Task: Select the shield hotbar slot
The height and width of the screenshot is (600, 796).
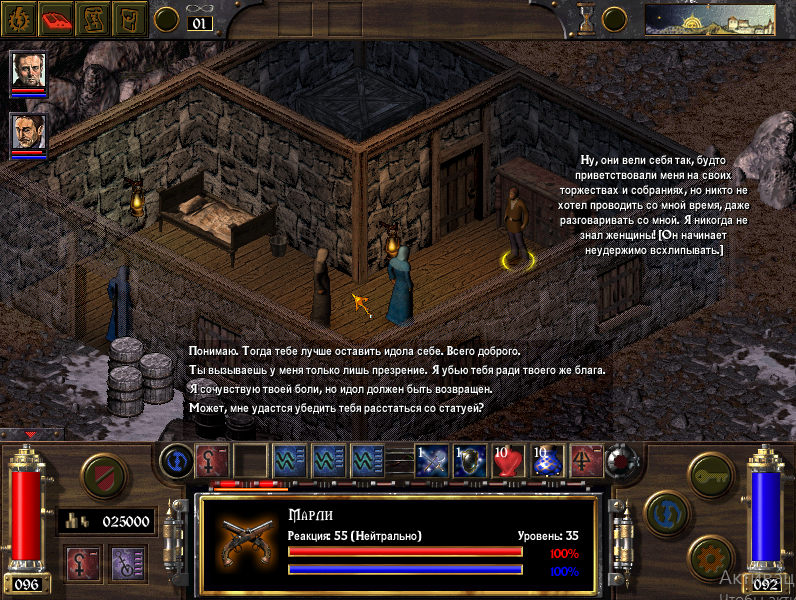Action: [x=470, y=460]
